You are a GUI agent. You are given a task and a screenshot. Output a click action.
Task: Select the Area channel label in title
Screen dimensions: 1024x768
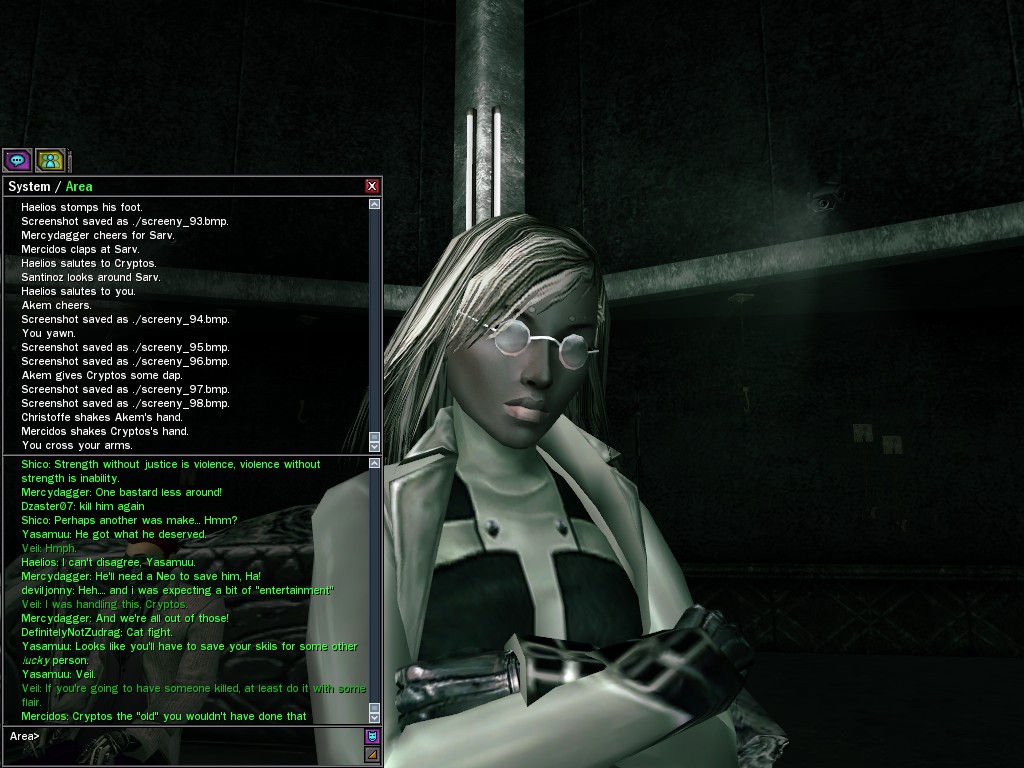(79, 187)
